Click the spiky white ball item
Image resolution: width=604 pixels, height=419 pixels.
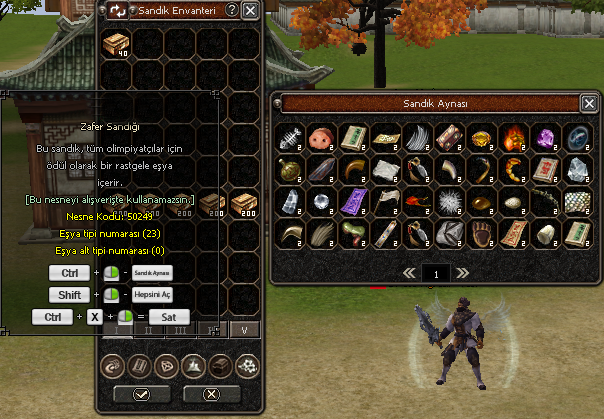pyautogui.click(x=450, y=201)
